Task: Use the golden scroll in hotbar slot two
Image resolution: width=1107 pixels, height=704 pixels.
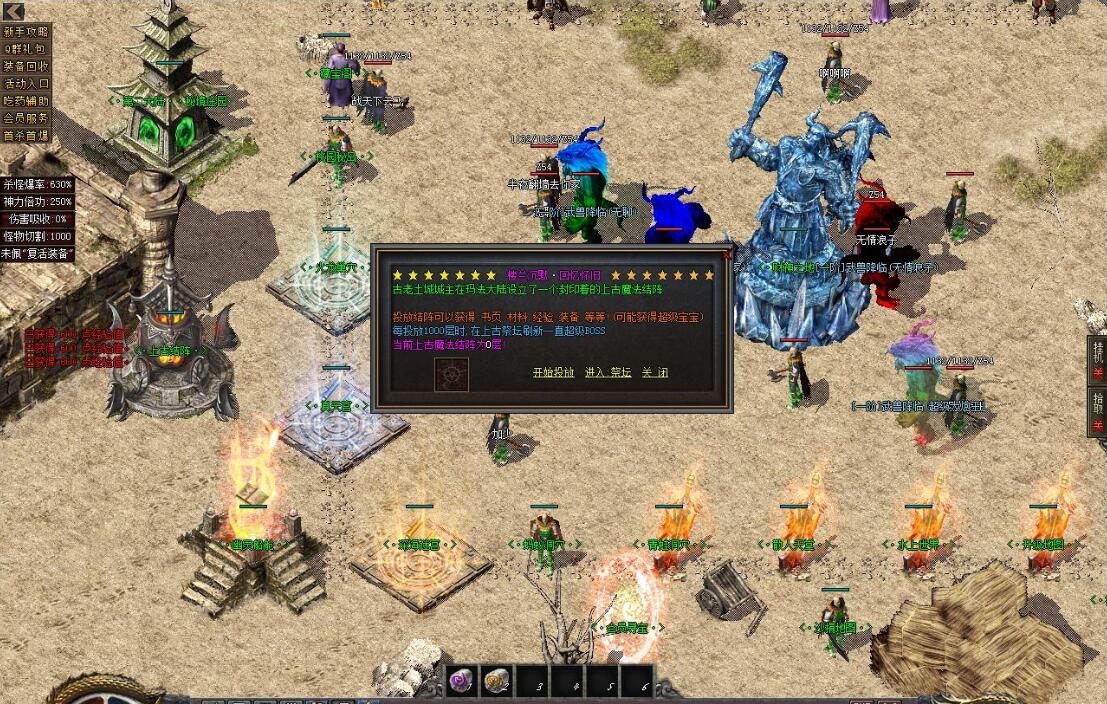Action: click(x=498, y=682)
